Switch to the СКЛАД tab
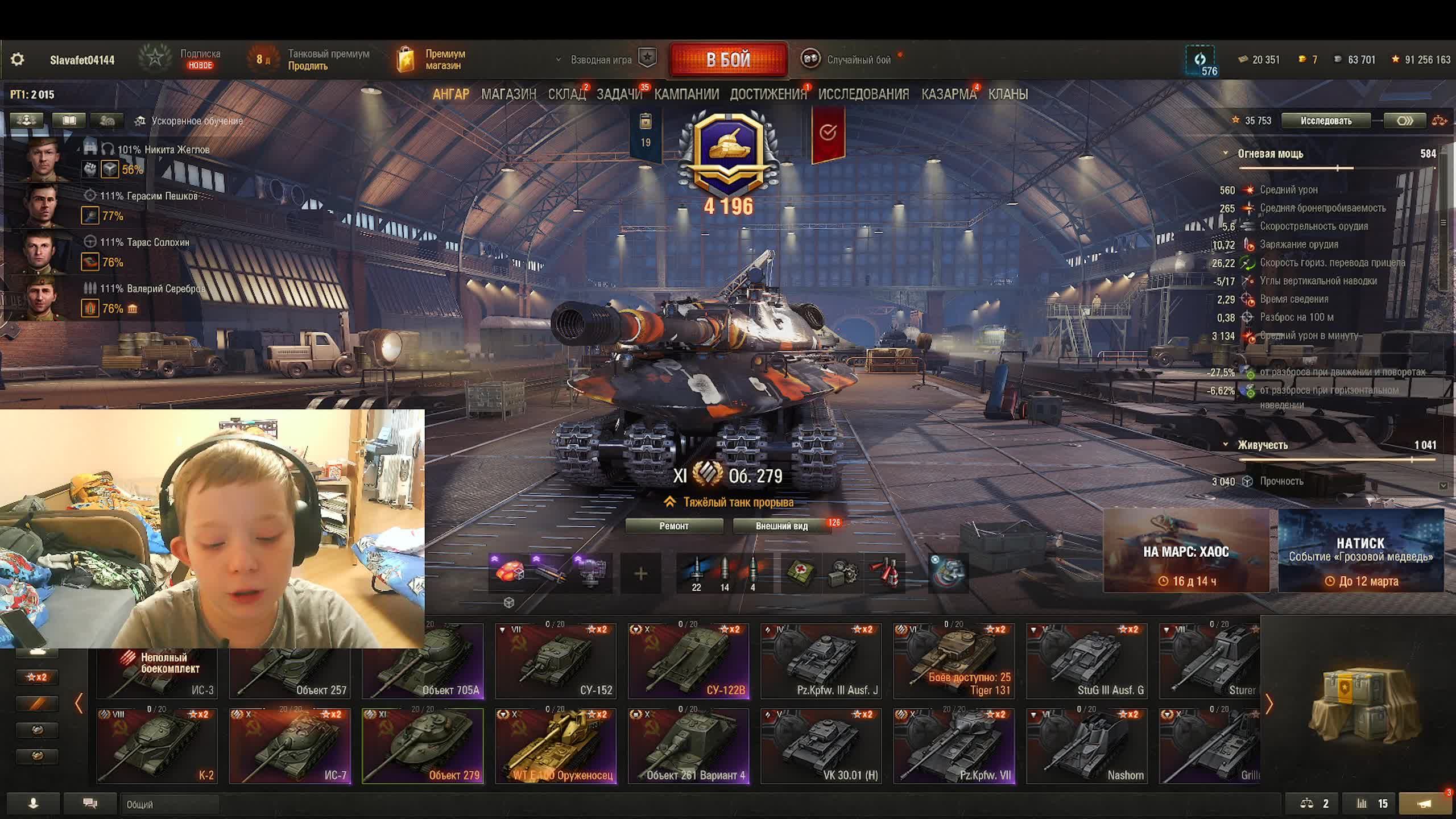1456x819 pixels. click(566, 94)
